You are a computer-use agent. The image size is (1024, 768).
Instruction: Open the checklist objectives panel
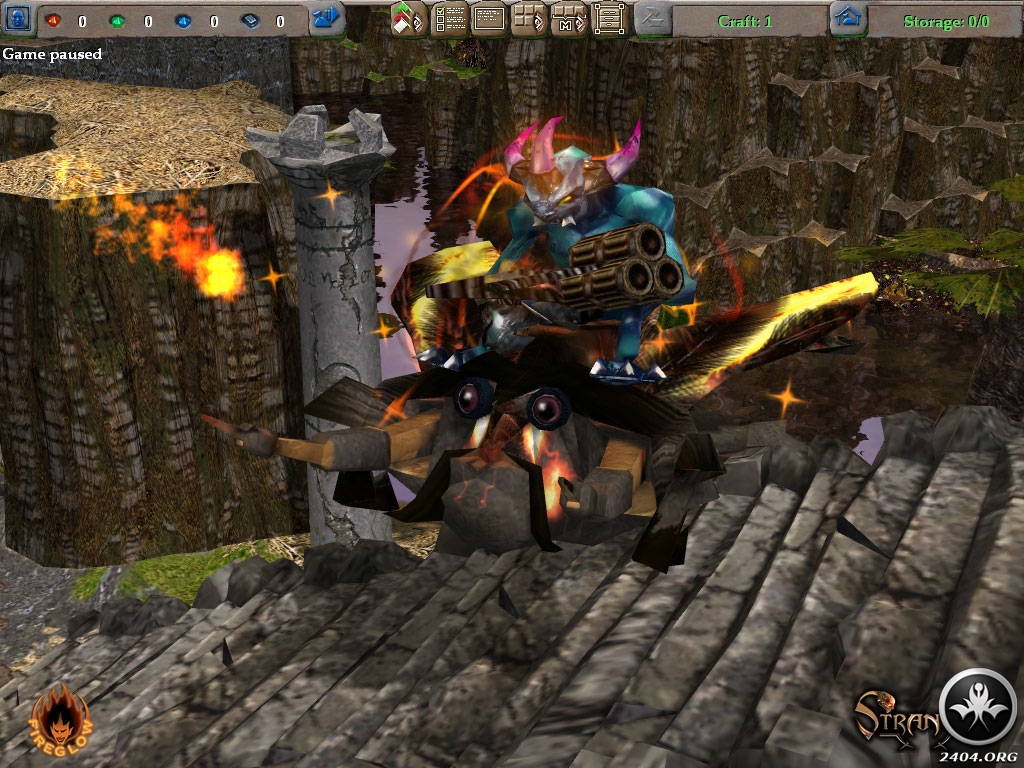tap(449, 19)
